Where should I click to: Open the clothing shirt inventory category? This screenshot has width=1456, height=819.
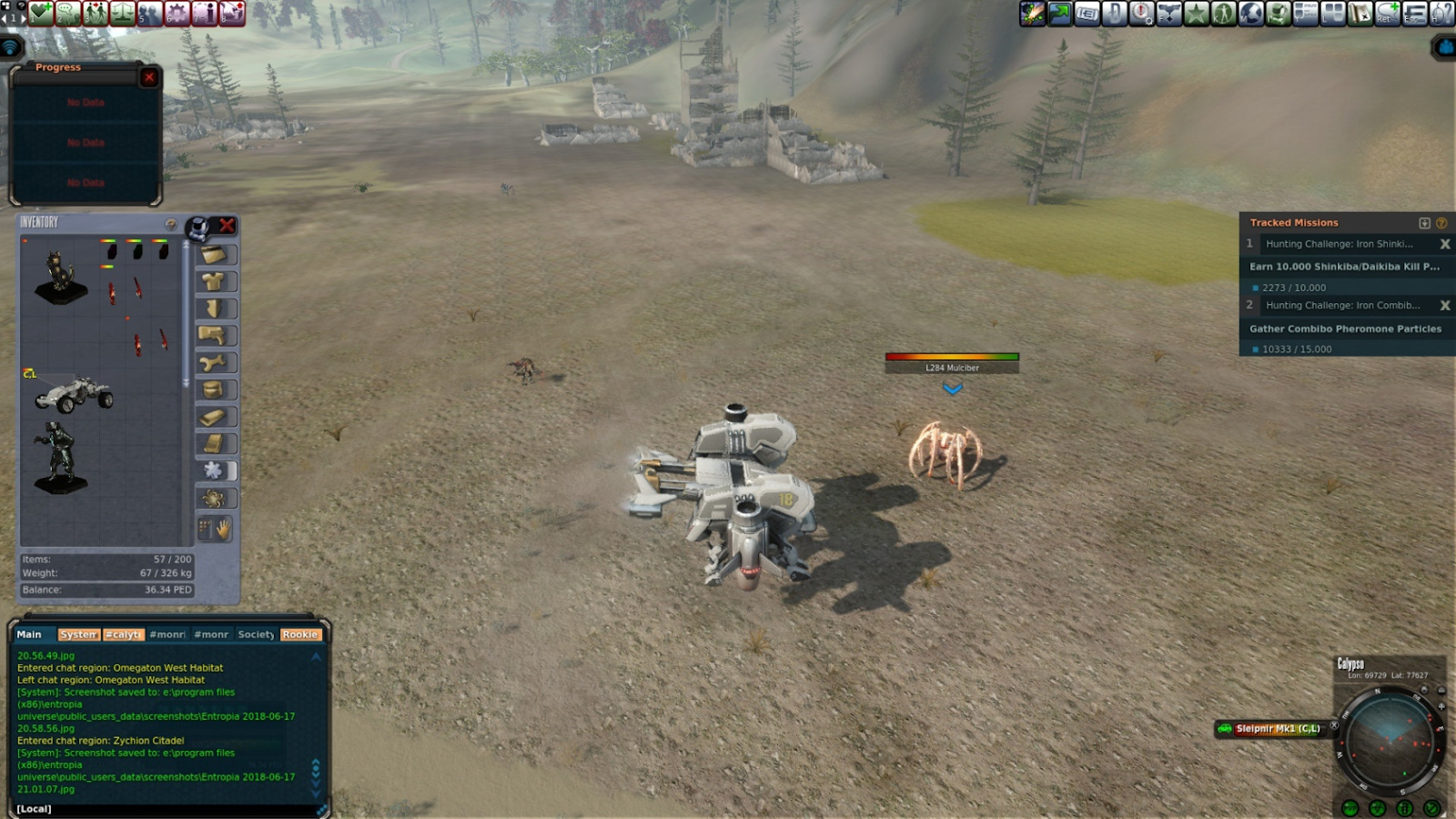pyautogui.click(x=214, y=282)
